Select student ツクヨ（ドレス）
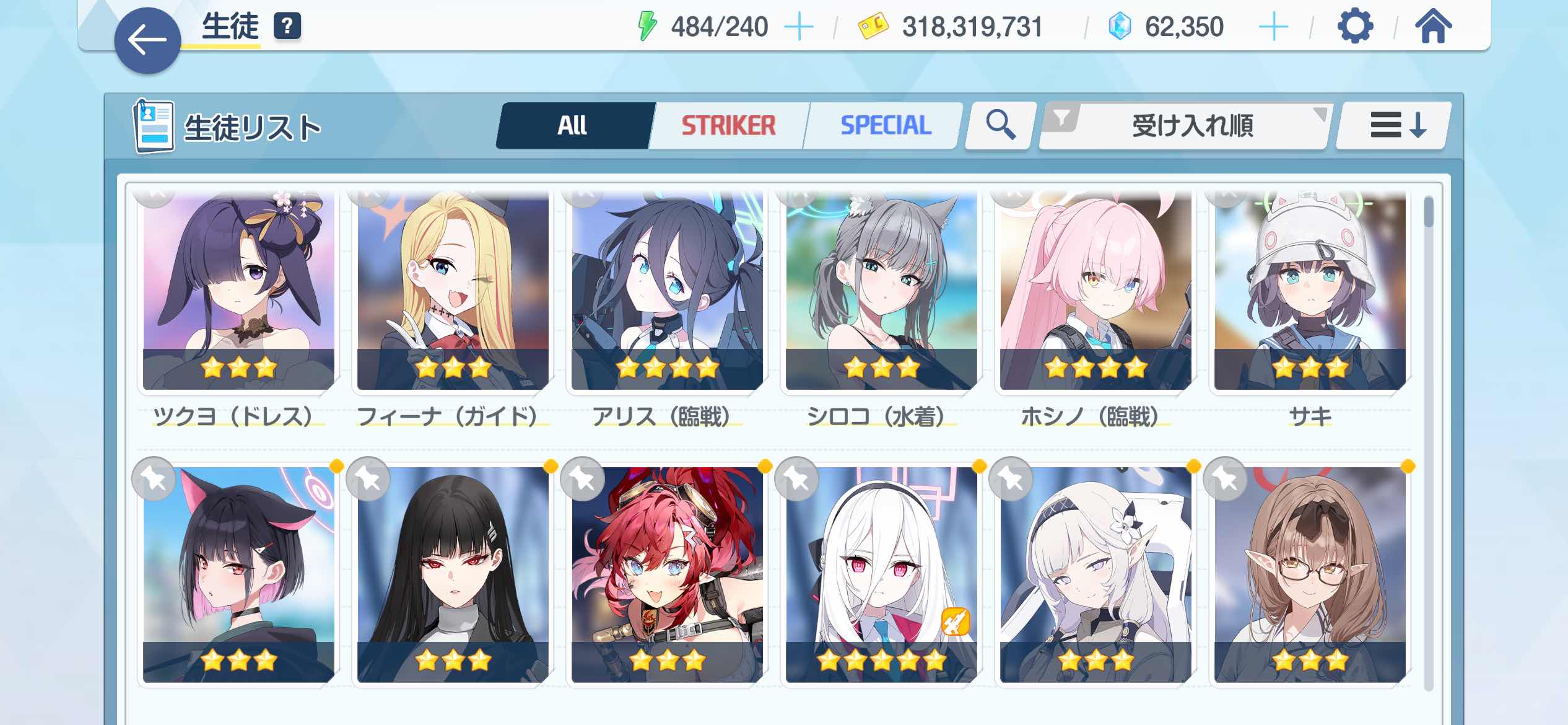Screen dimensions: 1568x725 (x=238, y=291)
